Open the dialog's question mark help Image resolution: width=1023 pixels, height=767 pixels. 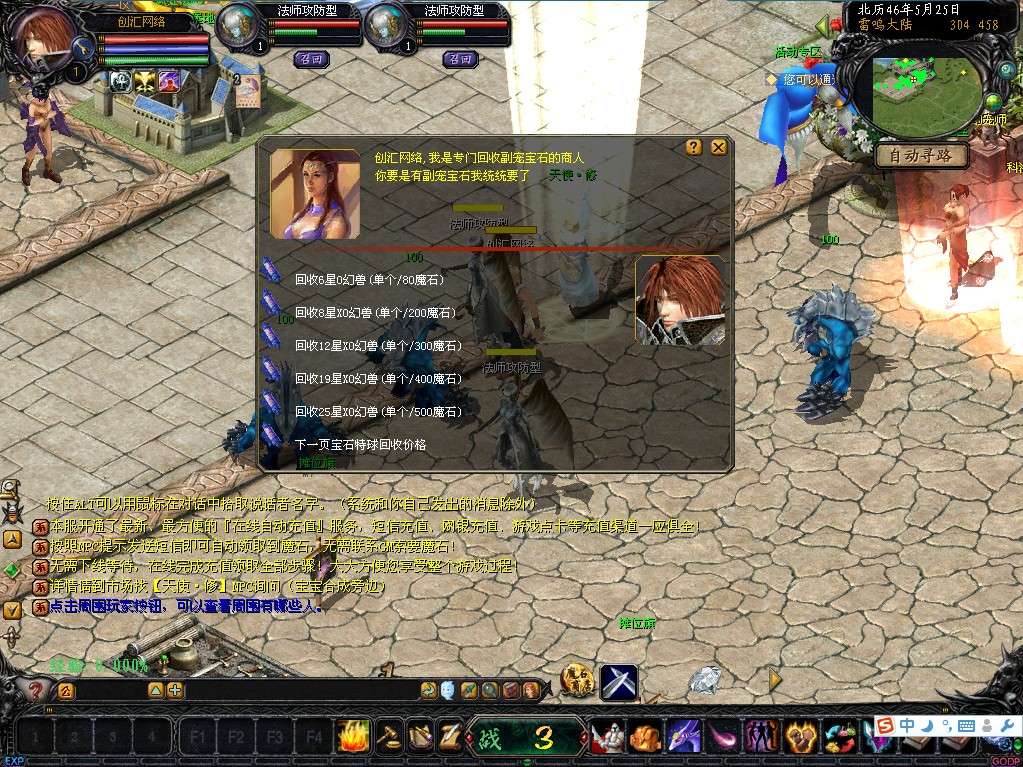[694, 148]
